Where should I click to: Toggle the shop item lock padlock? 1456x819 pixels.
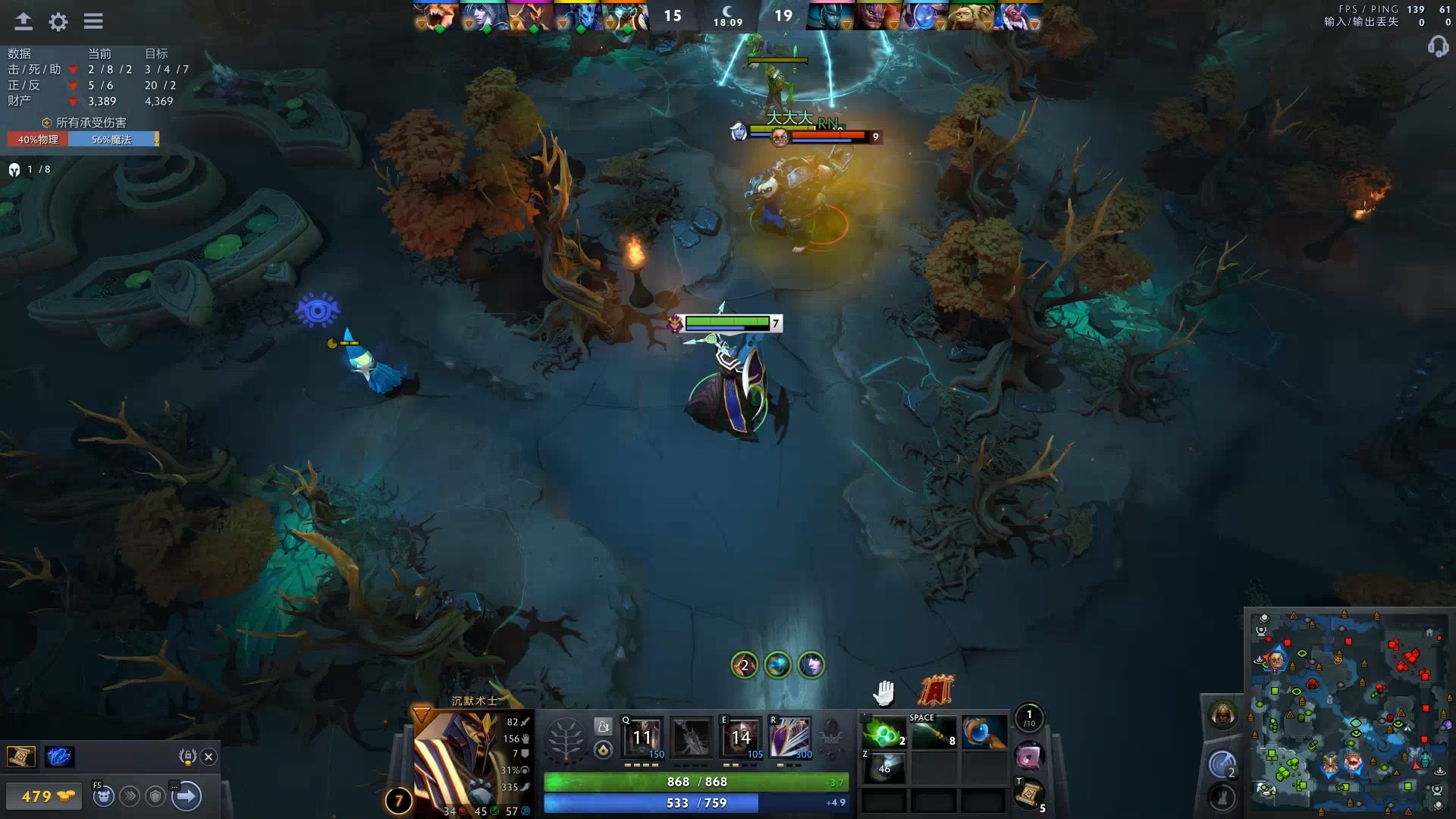point(189,756)
